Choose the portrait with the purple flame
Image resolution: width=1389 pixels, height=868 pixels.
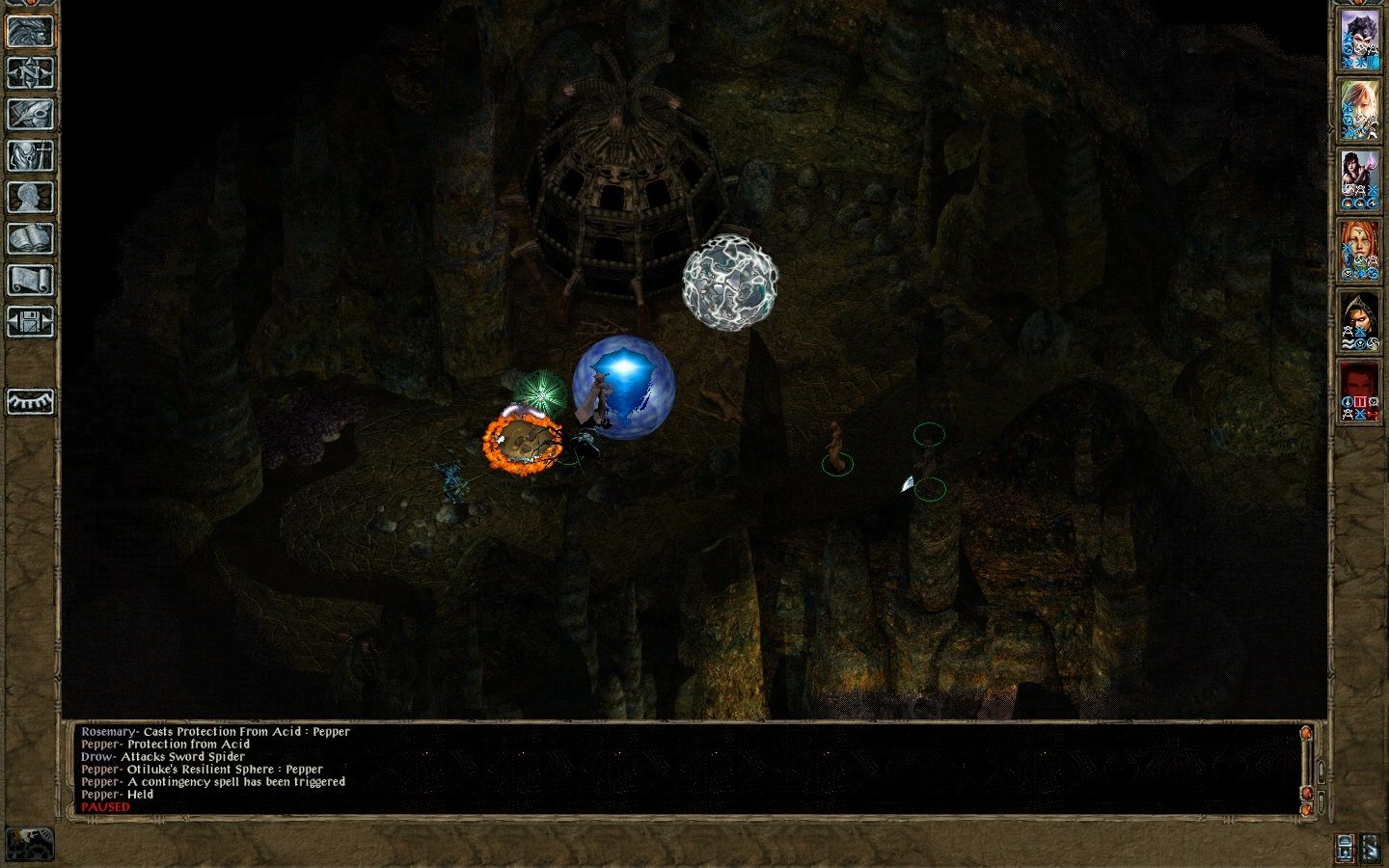point(1359,179)
